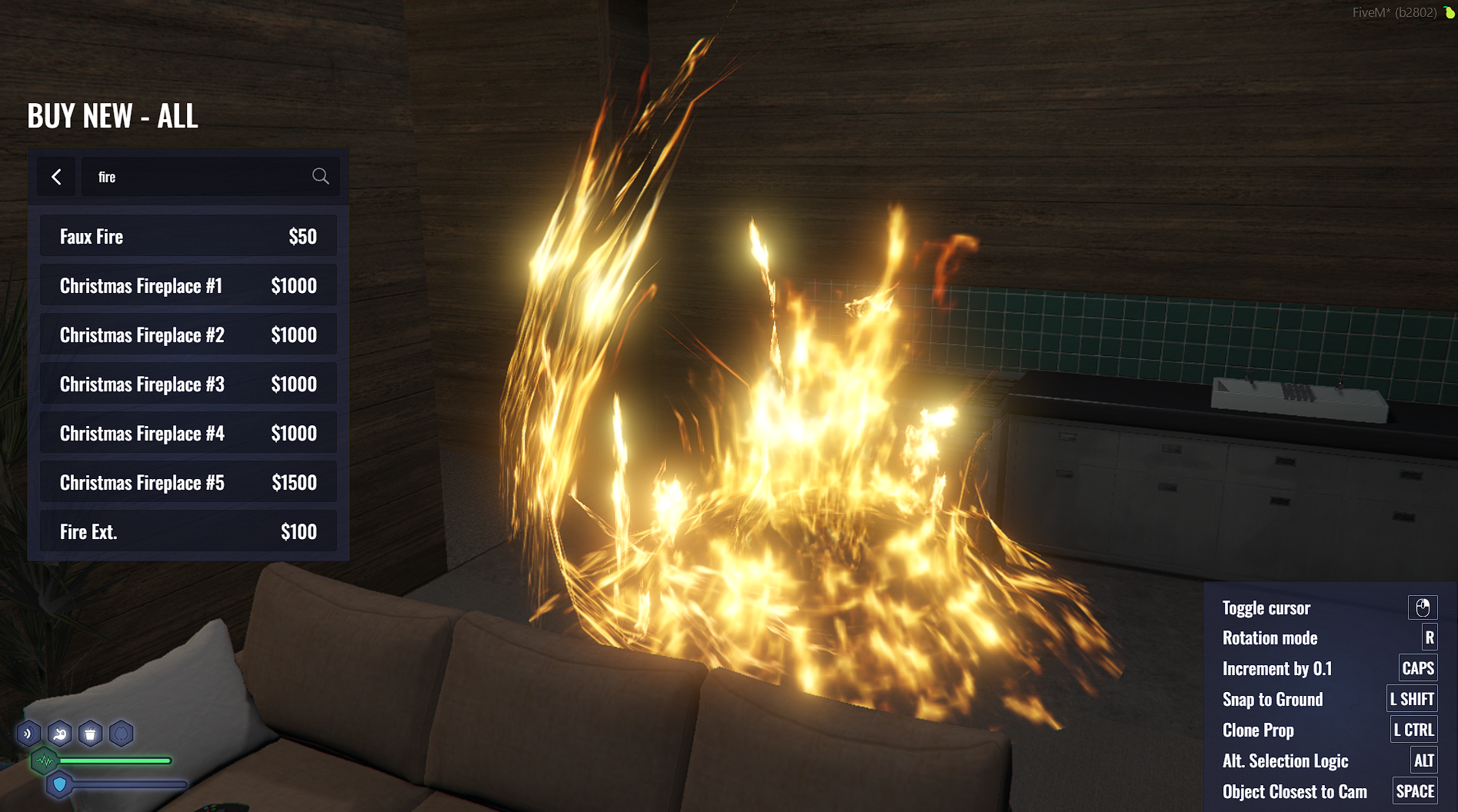
Task: Choose the $1500 Christmas Fireplace #5
Action: pyautogui.click(x=188, y=482)
